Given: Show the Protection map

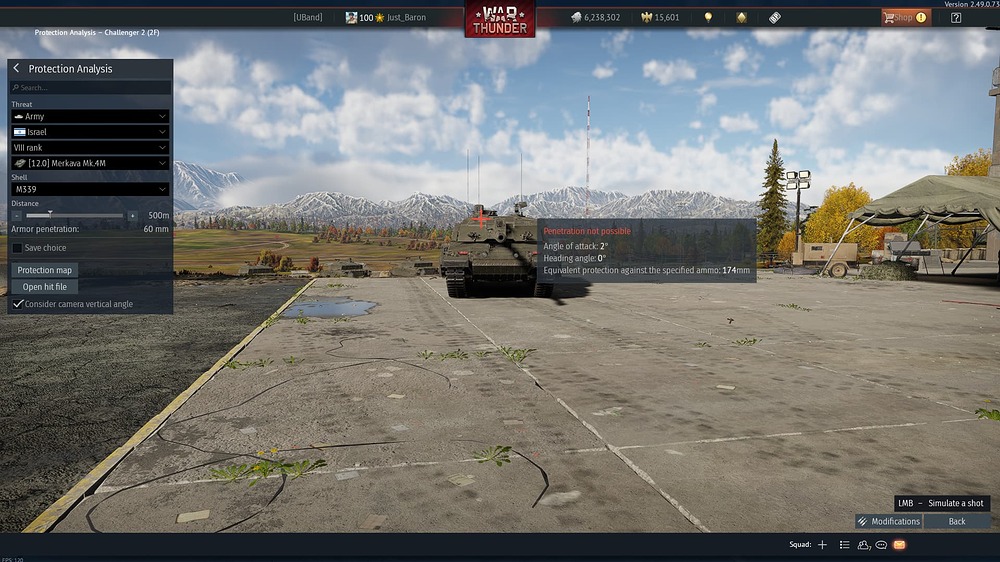Looking at the screenshot, I should pyautogui.click(x=45, y=270).
